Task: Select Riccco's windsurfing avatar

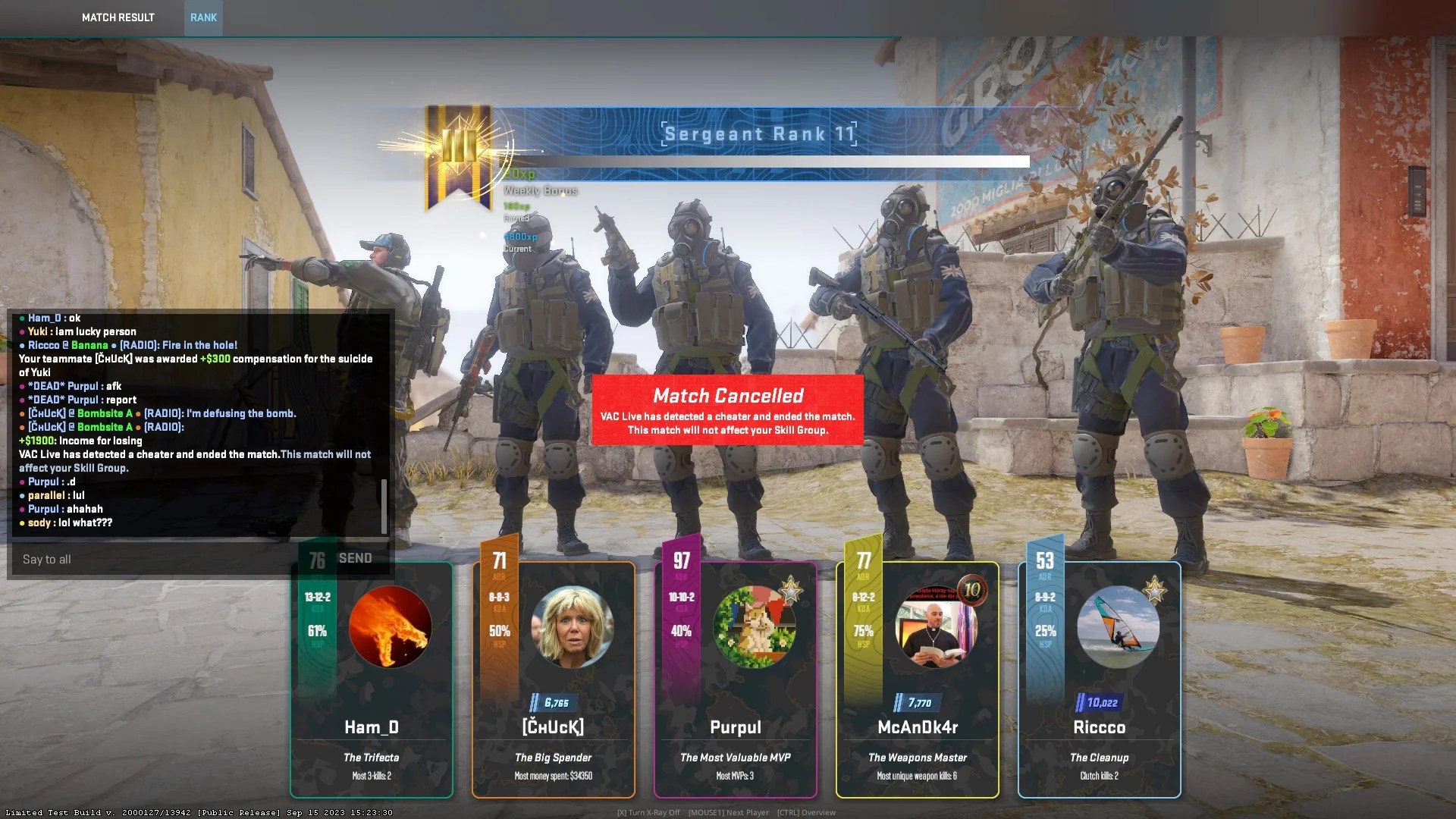Action: (1119, 626)
